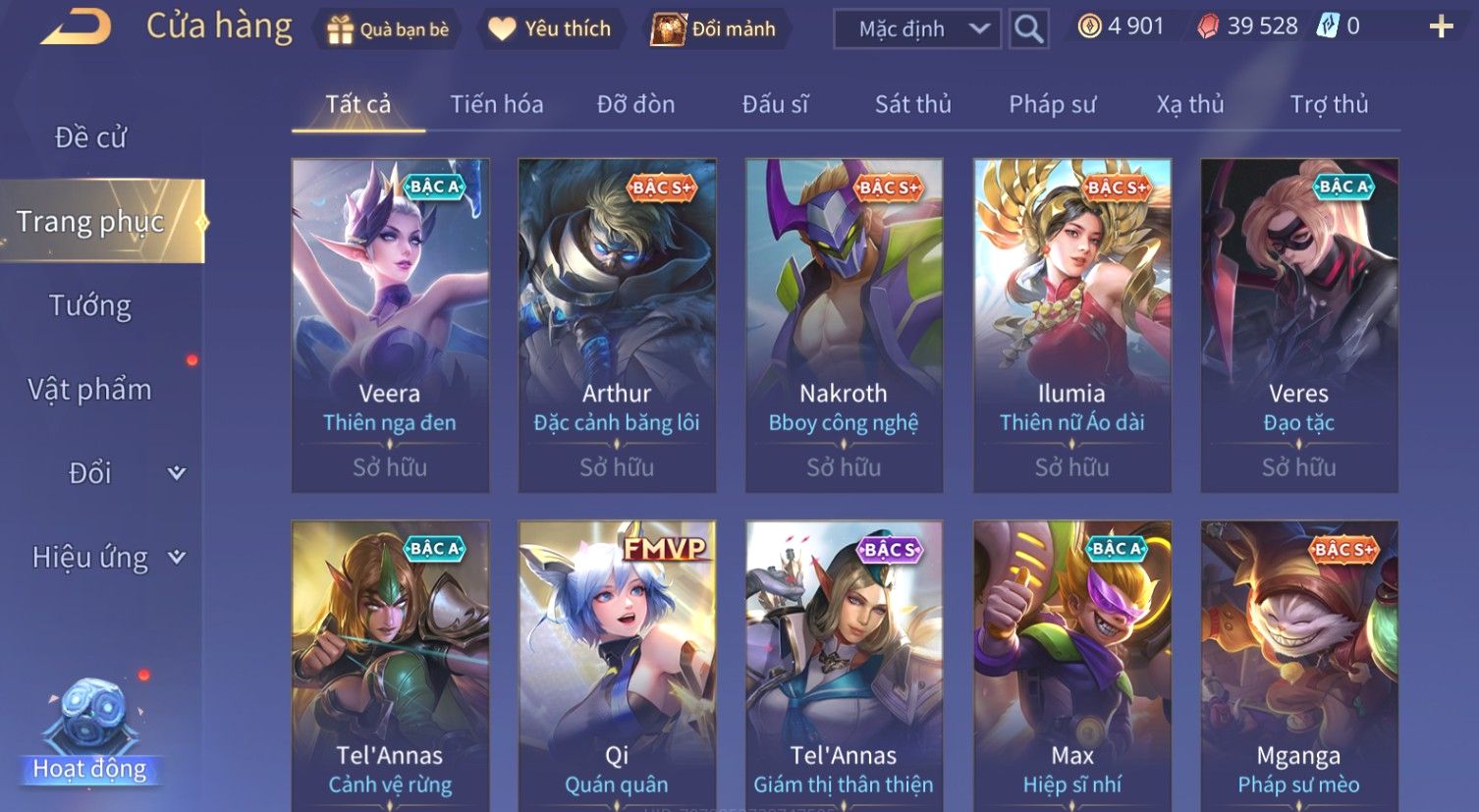This screenshot has width=1479, height=812.
Task: Switch to the Tiến hóa tab
Action: pyautogui.click(x=496, y=104)
